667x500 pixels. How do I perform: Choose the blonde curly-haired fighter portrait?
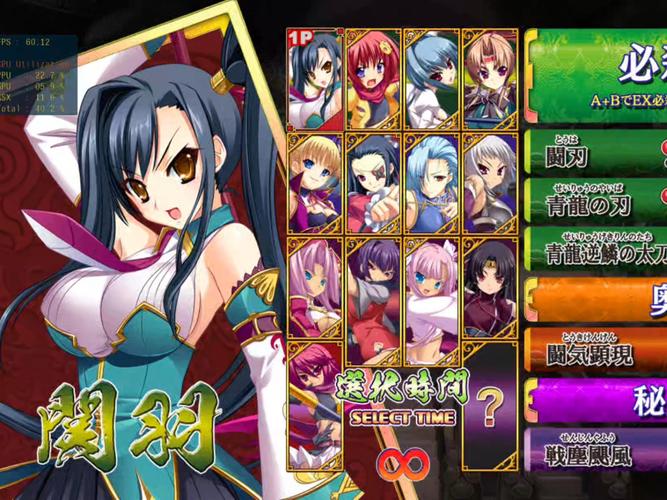[x=315, y=181]
